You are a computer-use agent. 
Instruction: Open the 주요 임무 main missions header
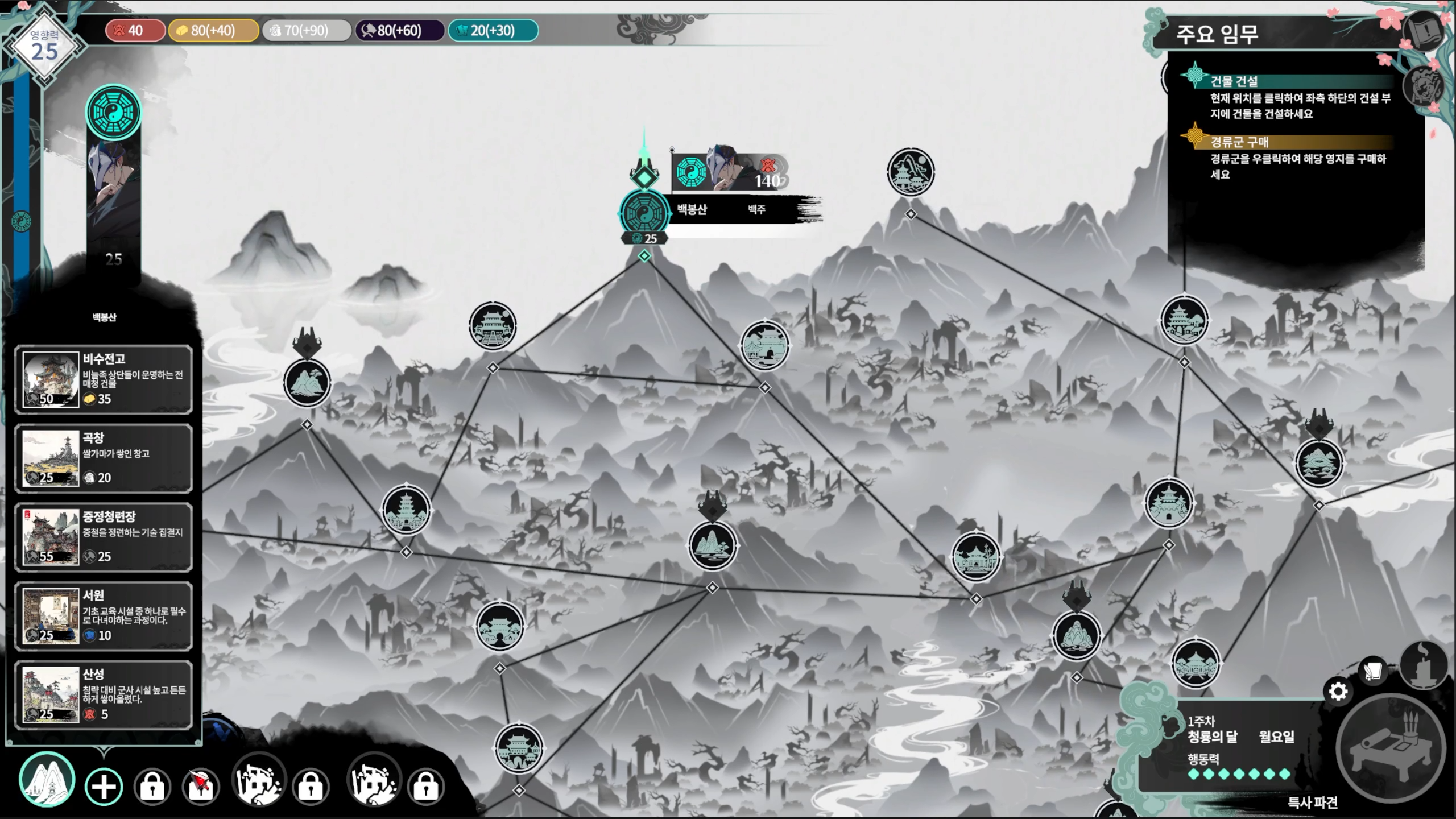[x=1217, y=34]
